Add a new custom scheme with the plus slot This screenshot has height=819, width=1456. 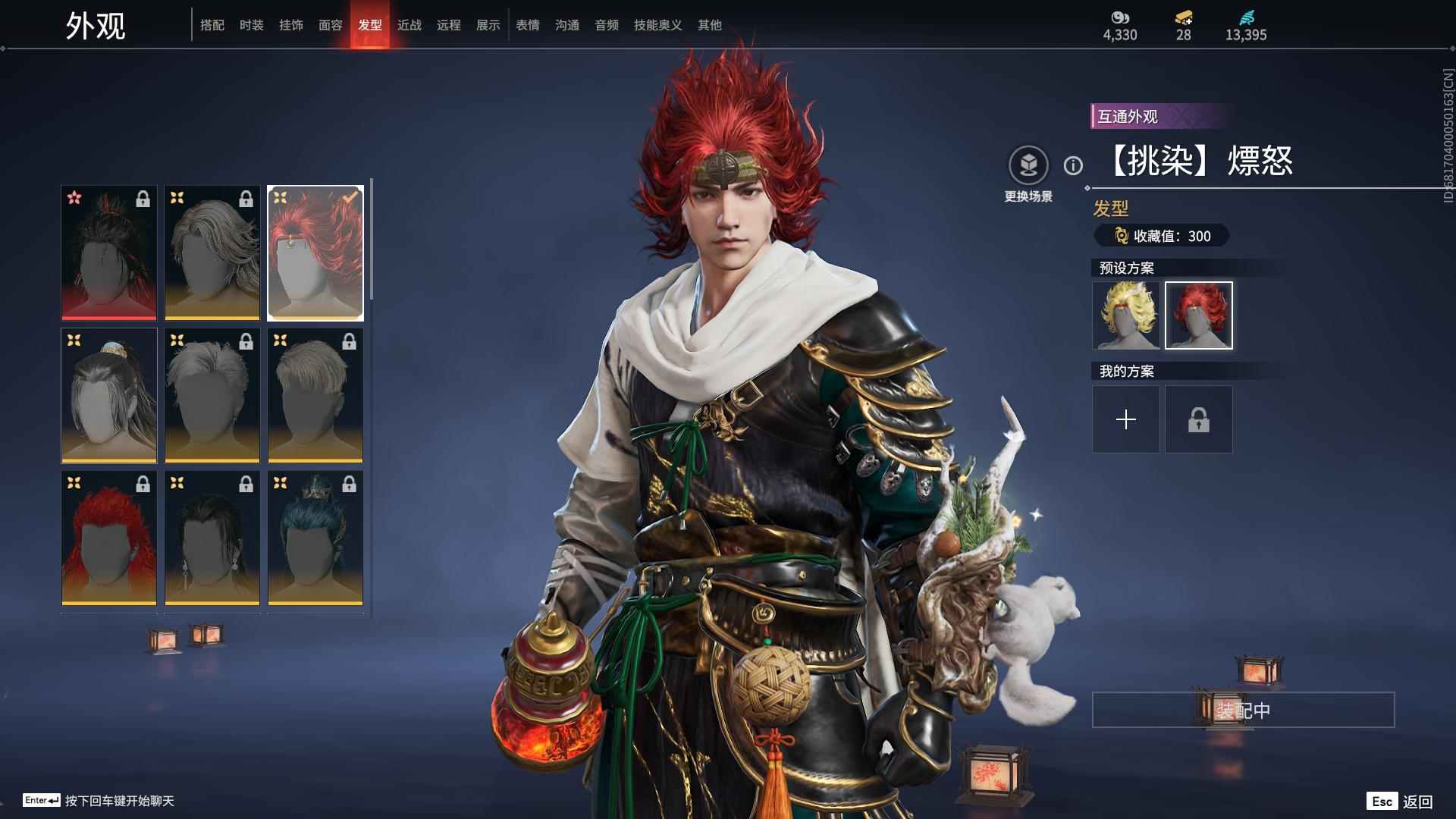pos(1126,419)
